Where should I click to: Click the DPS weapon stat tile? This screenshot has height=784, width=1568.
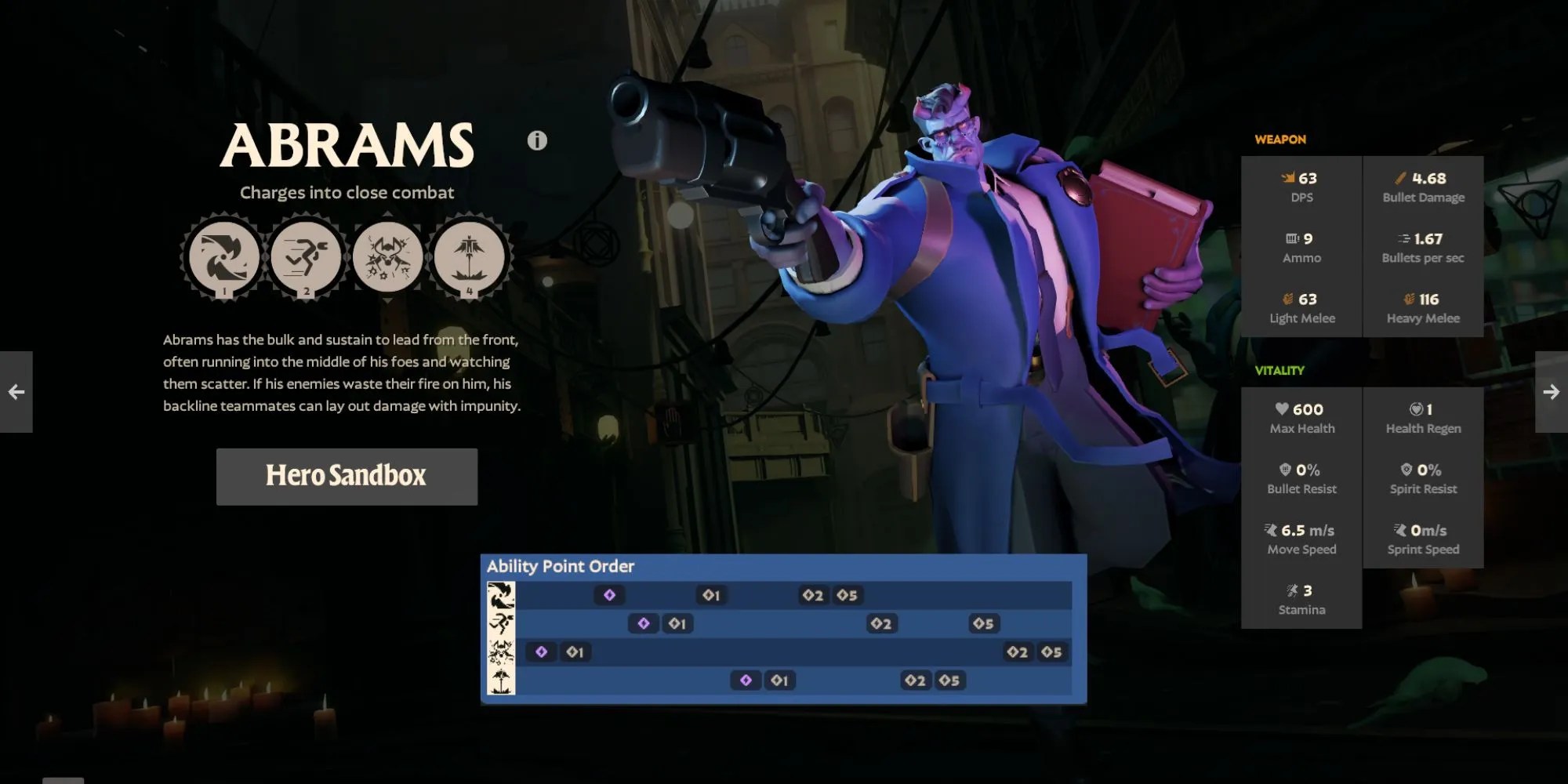[1301, 187]
